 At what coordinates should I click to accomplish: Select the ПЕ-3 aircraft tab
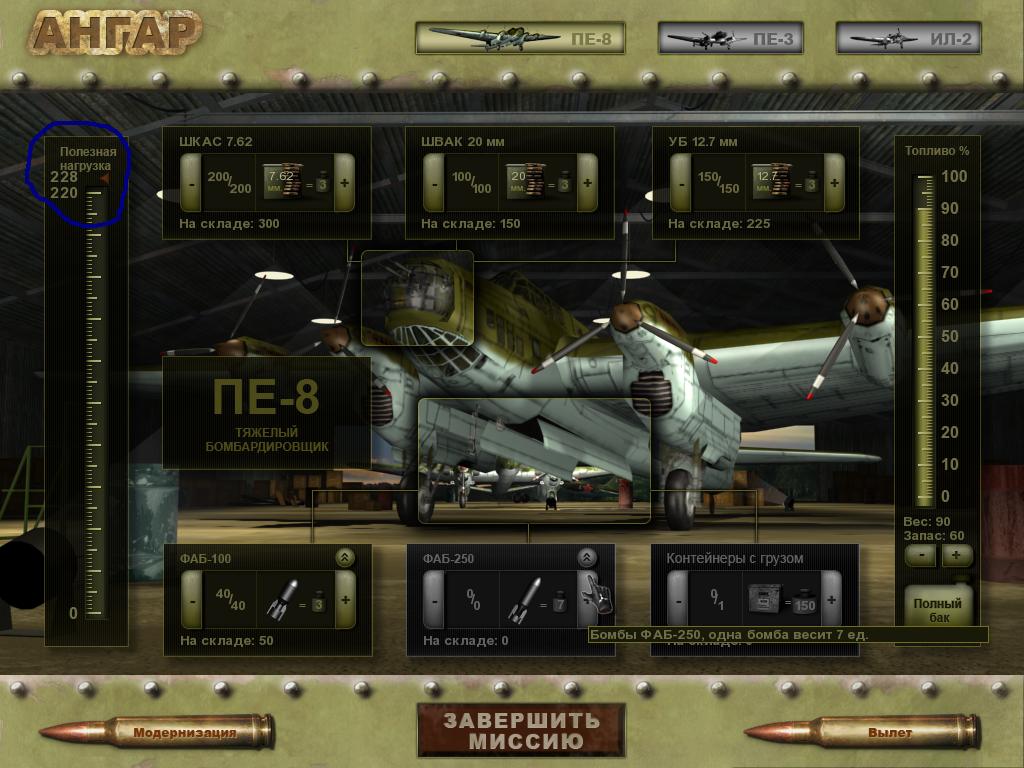[717, 39]
